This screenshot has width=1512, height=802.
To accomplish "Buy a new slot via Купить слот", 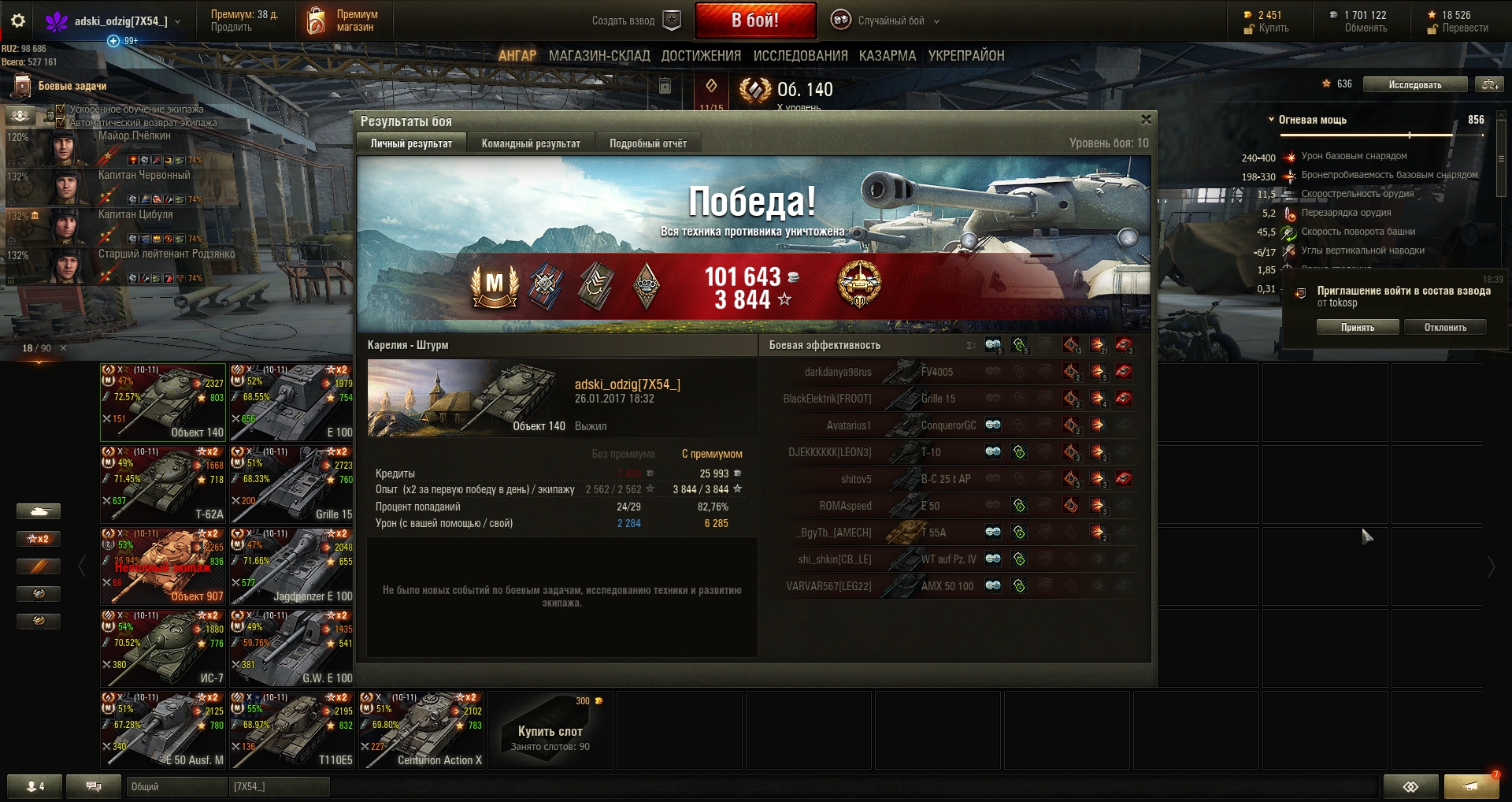I will click(550, 730).
